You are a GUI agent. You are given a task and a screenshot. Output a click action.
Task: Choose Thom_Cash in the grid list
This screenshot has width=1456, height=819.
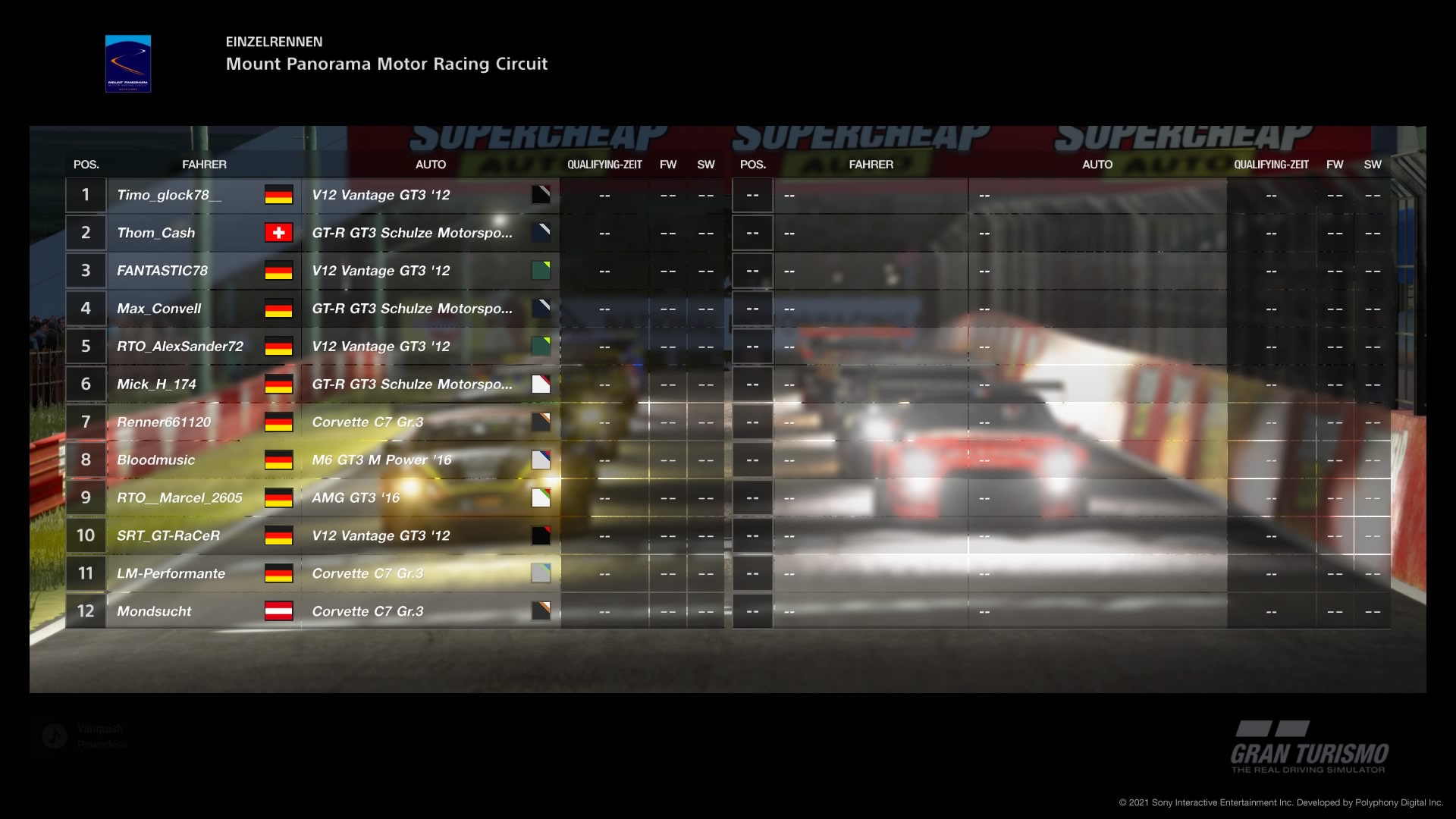[156, 233]
